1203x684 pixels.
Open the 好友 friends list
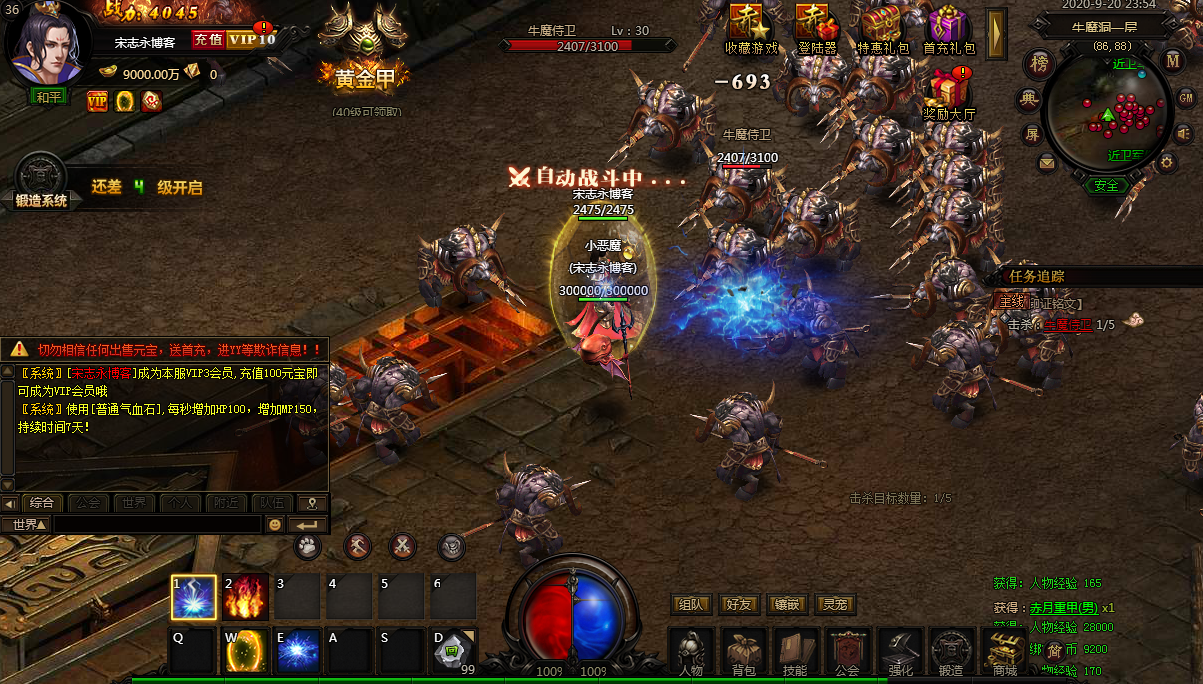[739, 604]
